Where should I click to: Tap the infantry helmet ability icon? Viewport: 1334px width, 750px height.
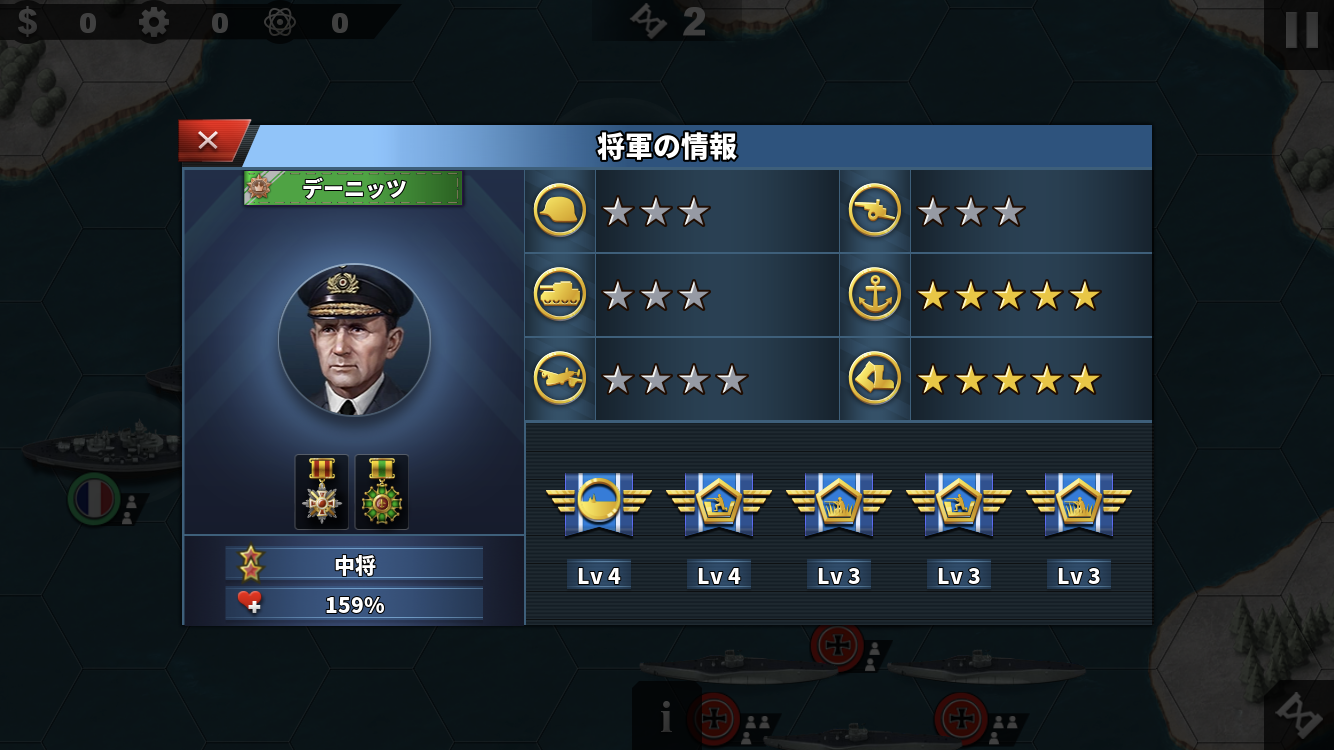click(x=560, y=211)
